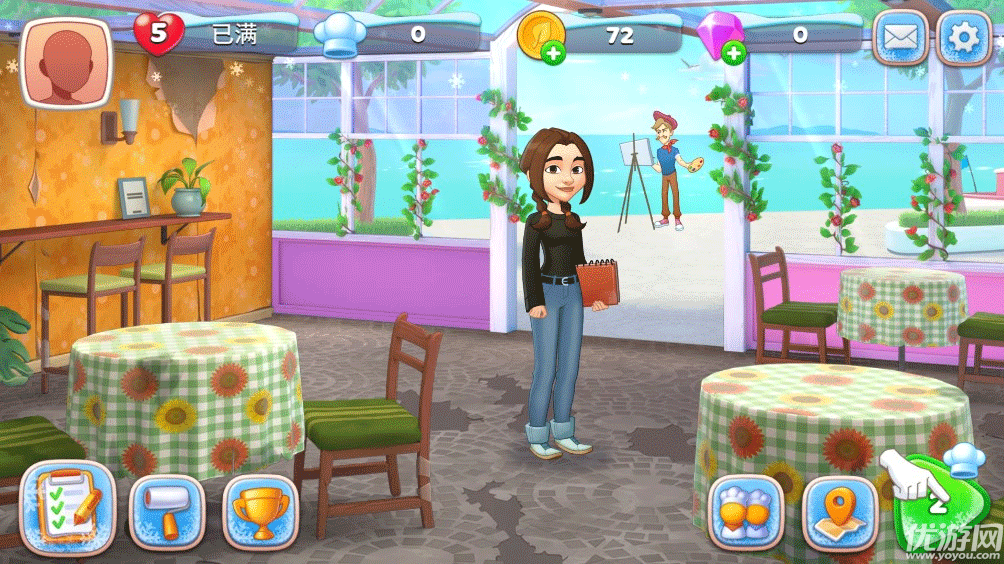Buy more pink gems with plus
The height and width of the screenshot is (564, 1004).
[x=734, y=53]
